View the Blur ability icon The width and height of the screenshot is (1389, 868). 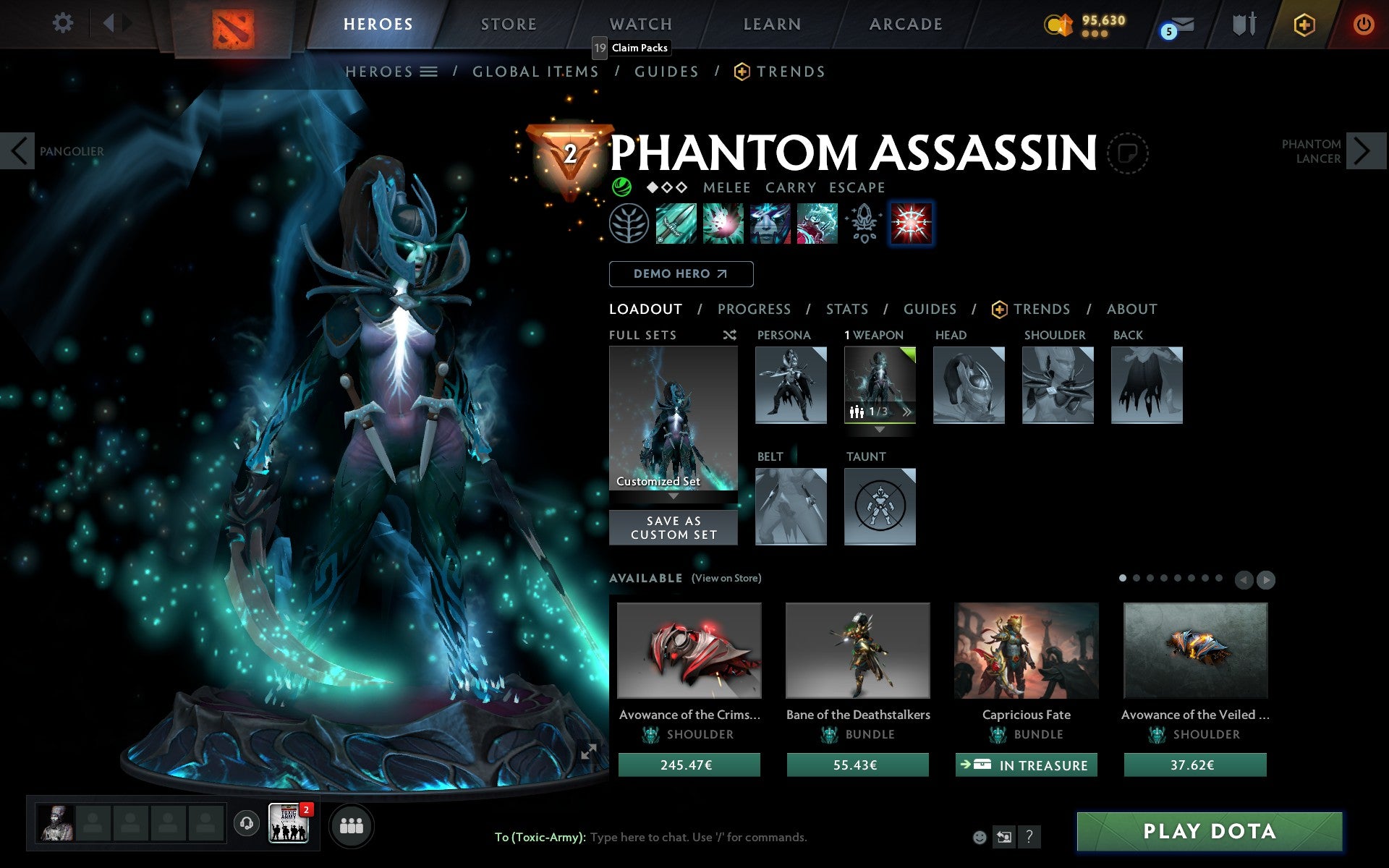pos(770,223)
